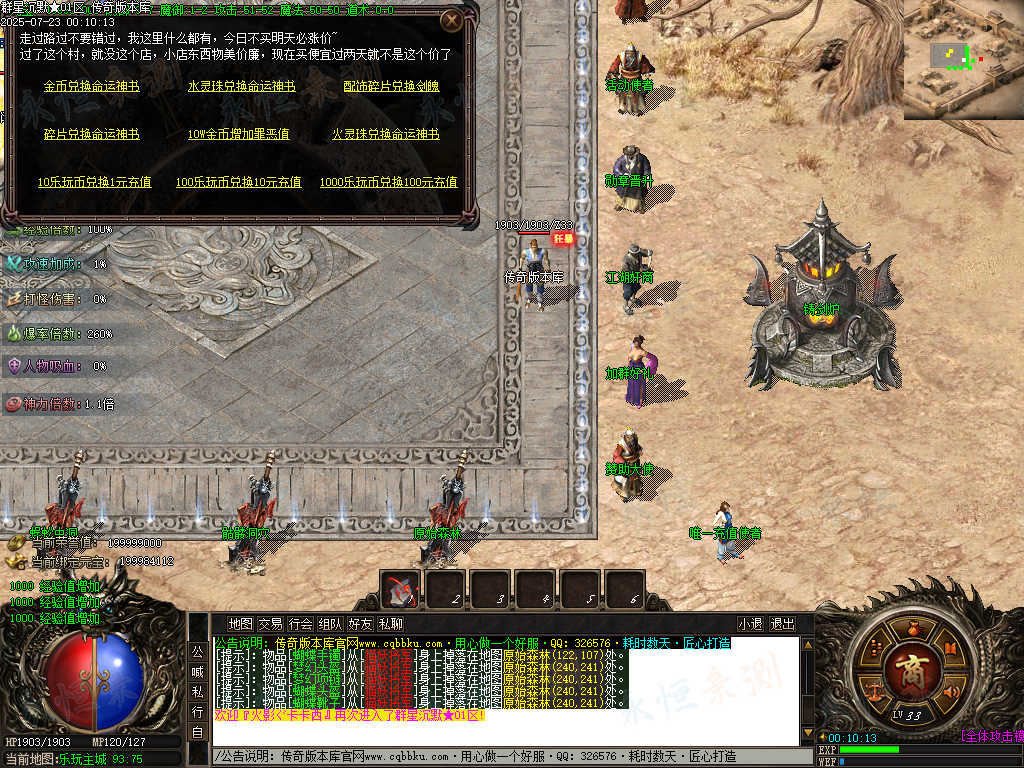Screen dimensions: 1024x768
Task: Open the 行会 guild panel
Action: 300,624
